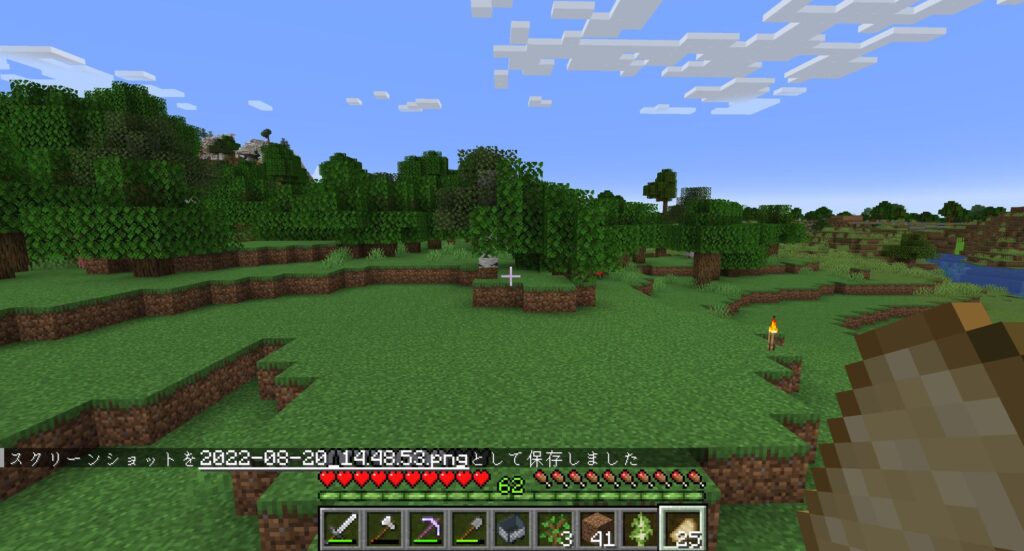Choose the pickaxe in the hotbar
Screen dimensions: 1024x551
coord(426,526)
